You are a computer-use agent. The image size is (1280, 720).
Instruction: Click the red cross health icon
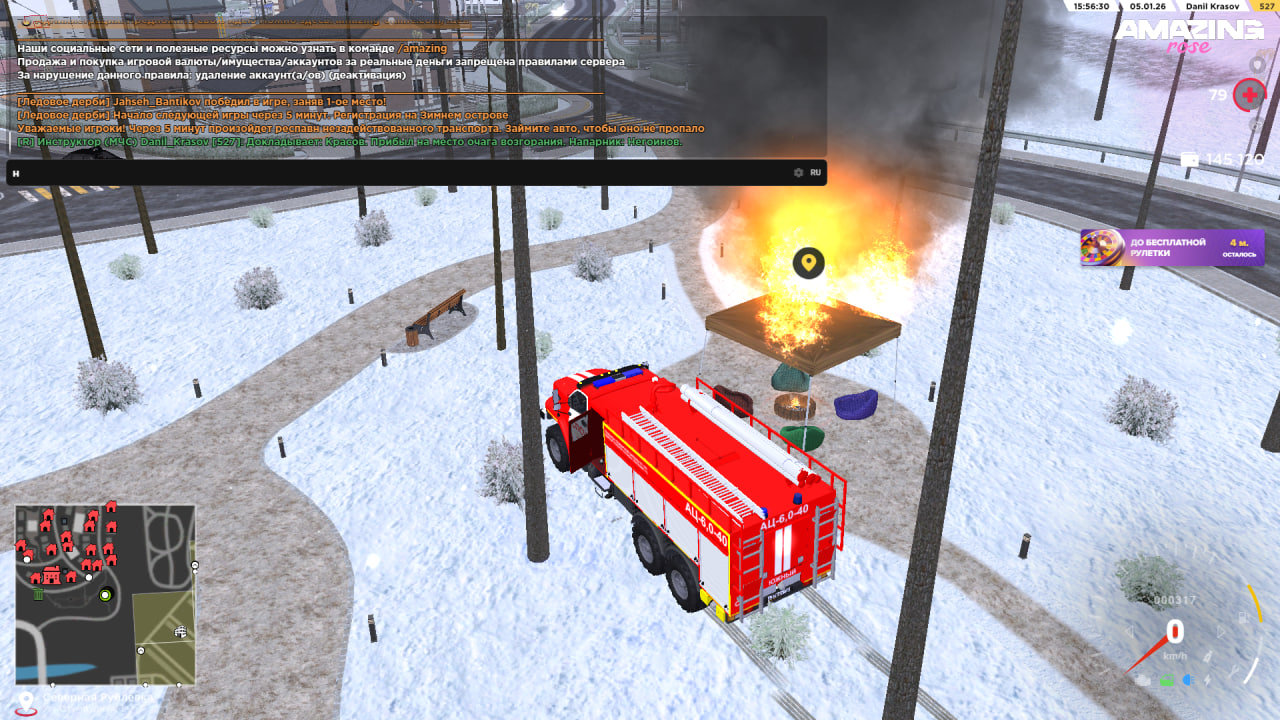pos(1249,95)
